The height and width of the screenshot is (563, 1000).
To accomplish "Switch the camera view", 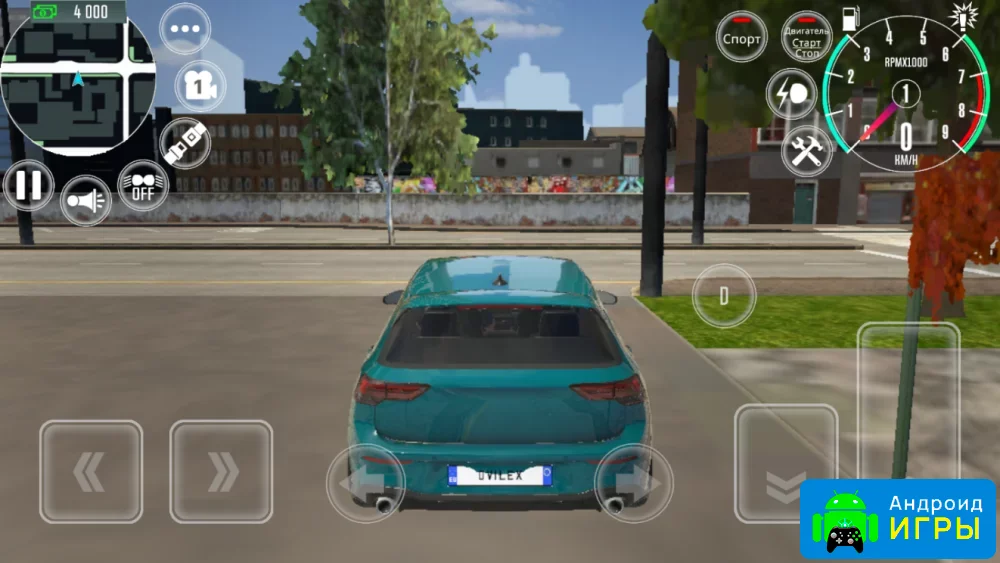I will point(200,87).
